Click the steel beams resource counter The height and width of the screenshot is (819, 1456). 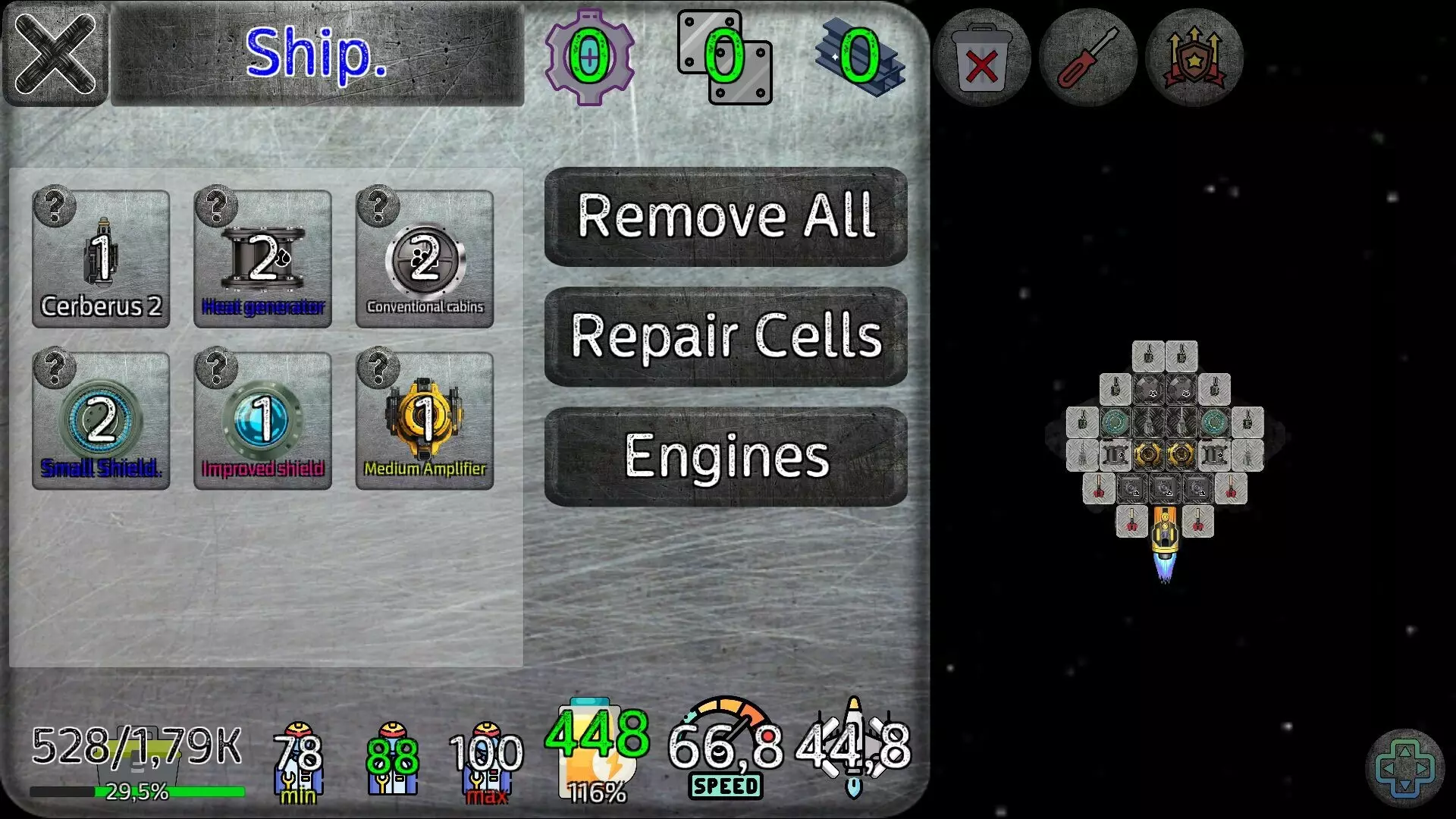[857, 57]
